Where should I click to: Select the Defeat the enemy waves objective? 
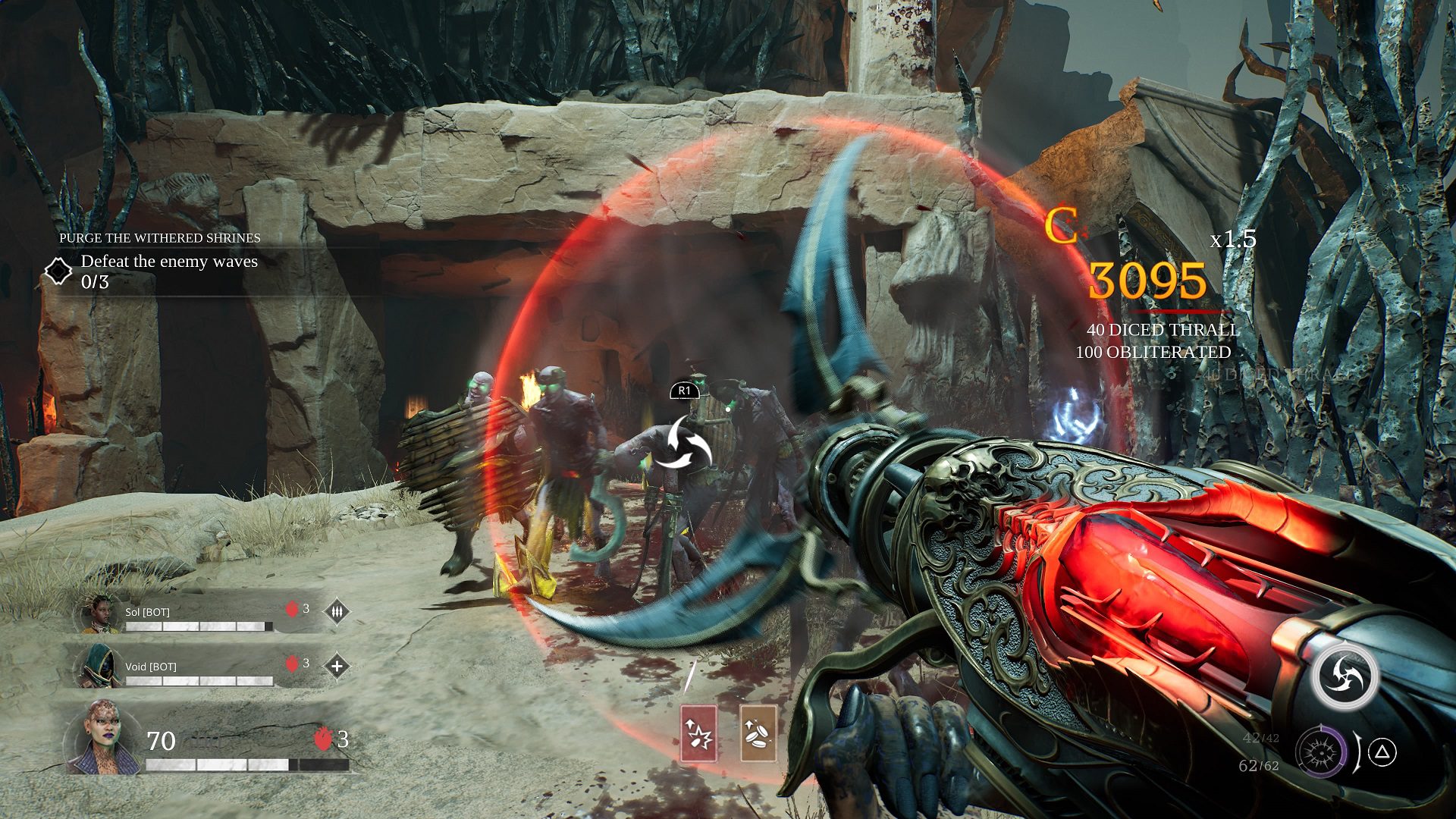(x=169, y=262)
